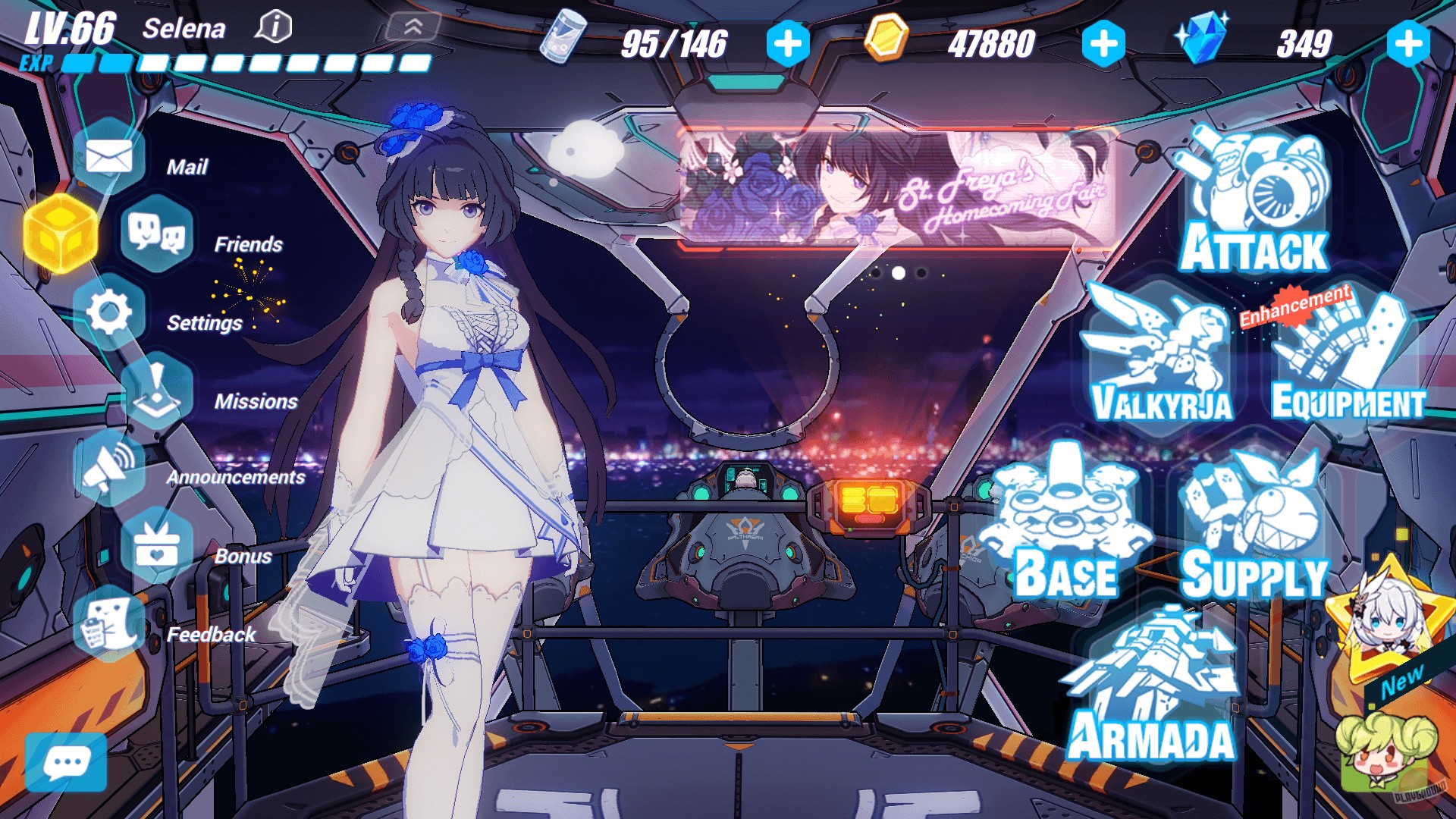Open the St. Freya's Homecoming Fair banner
The width and height of the screenshot is (1456, 819).
[897, 187]
